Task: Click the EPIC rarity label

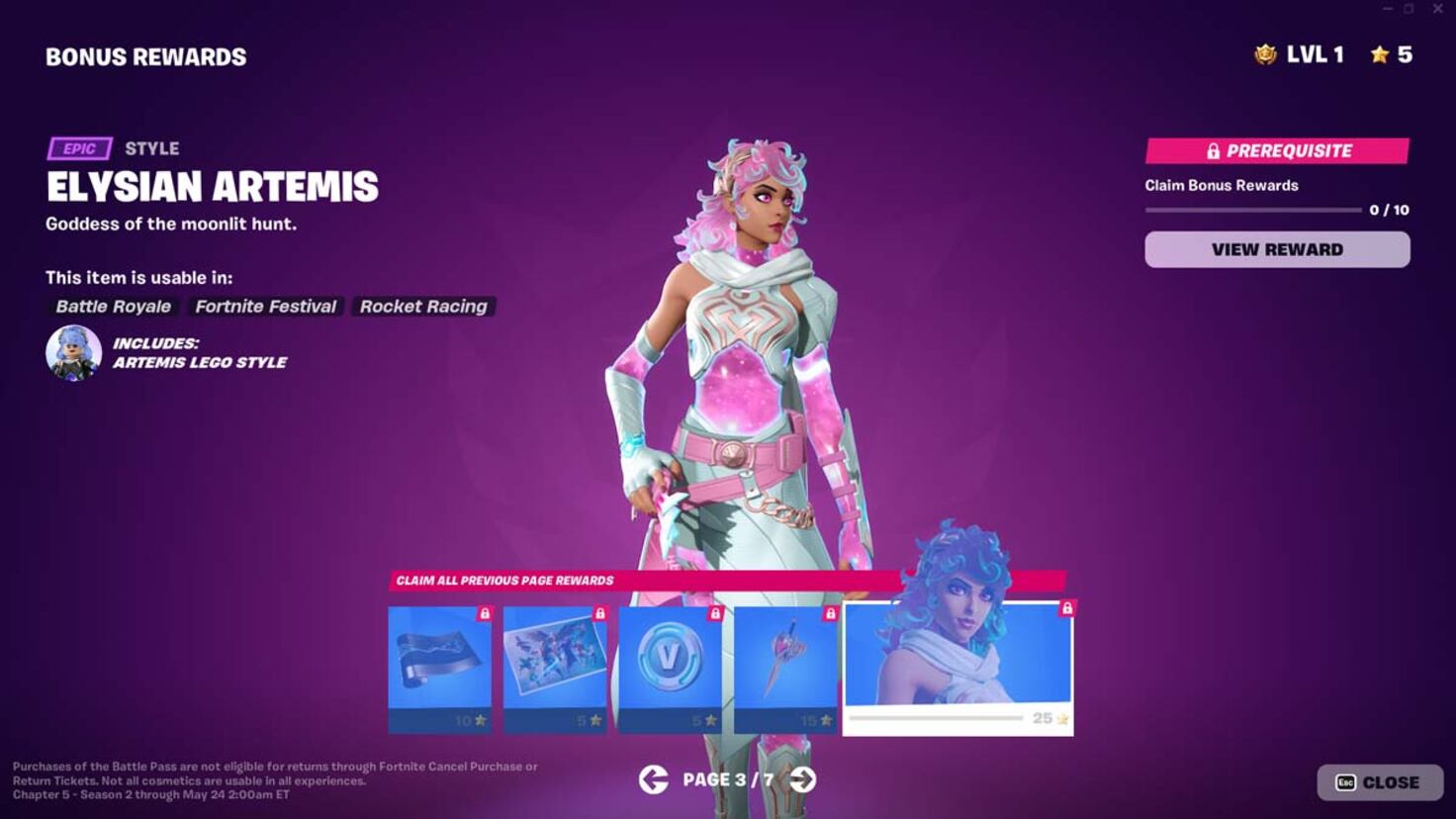Action: tap(78, 148)
